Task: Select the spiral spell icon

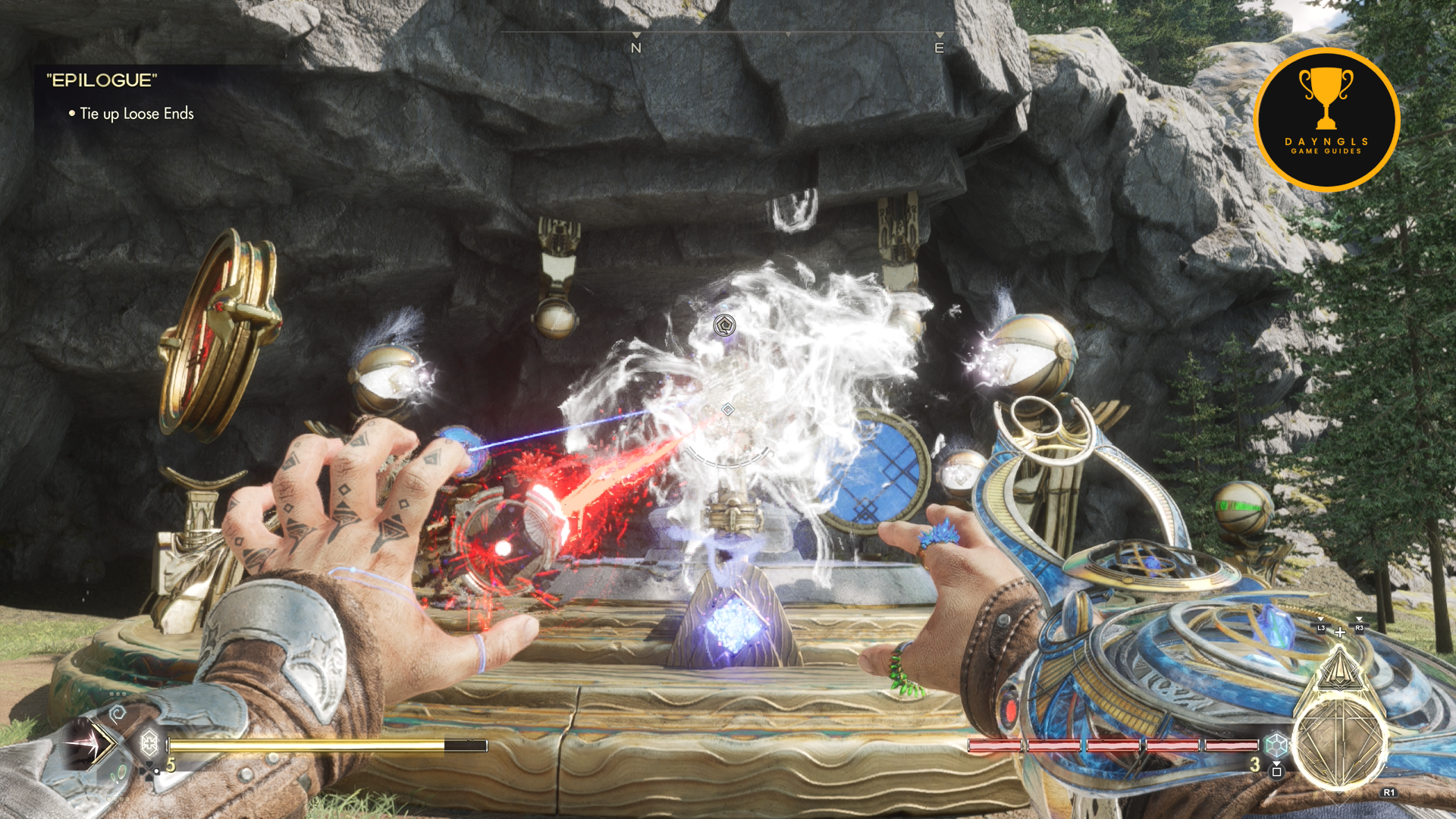Action: tap(118, 713)
